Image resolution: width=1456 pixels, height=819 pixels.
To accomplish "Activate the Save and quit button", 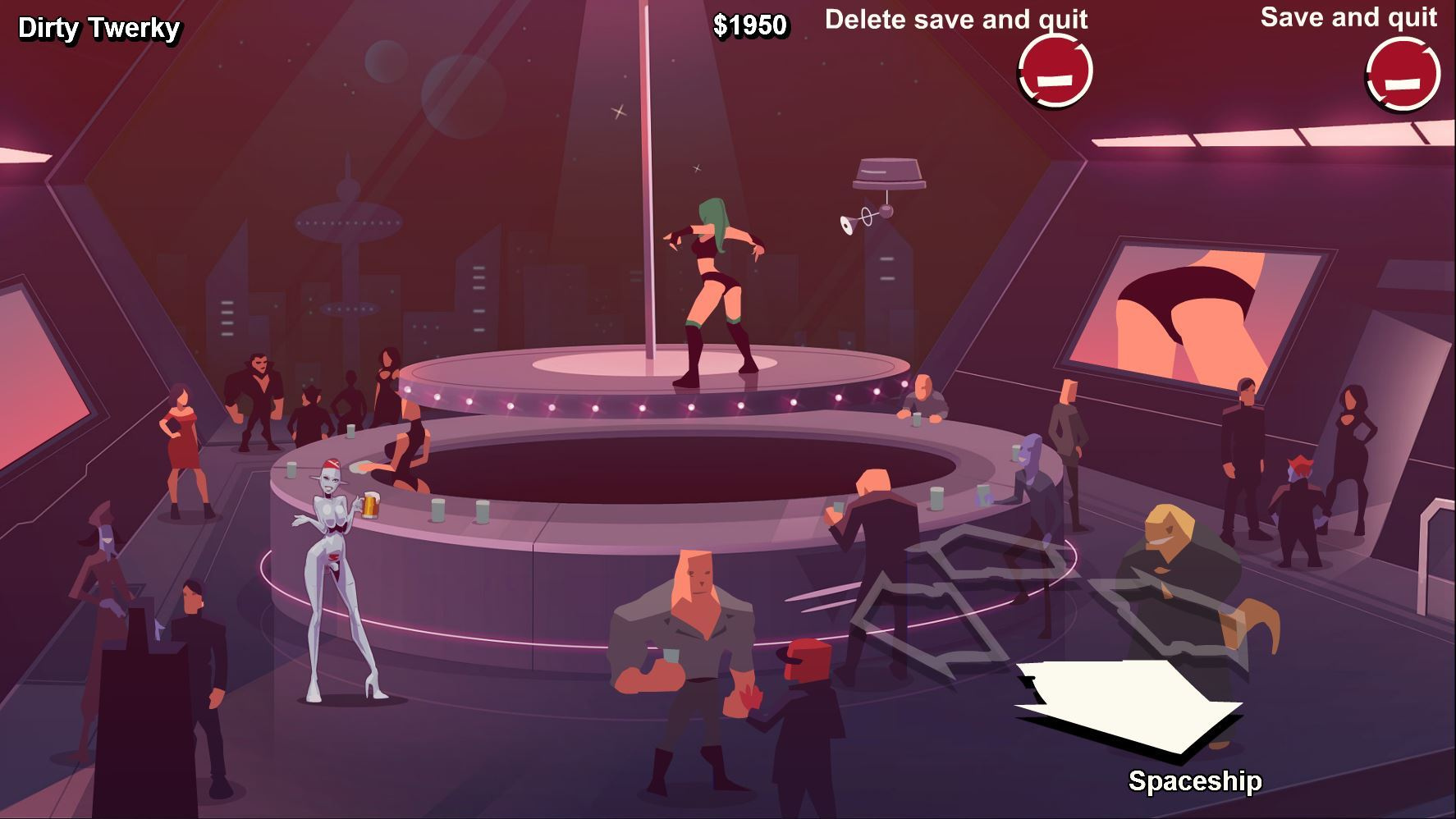I will click(1403, 74).
